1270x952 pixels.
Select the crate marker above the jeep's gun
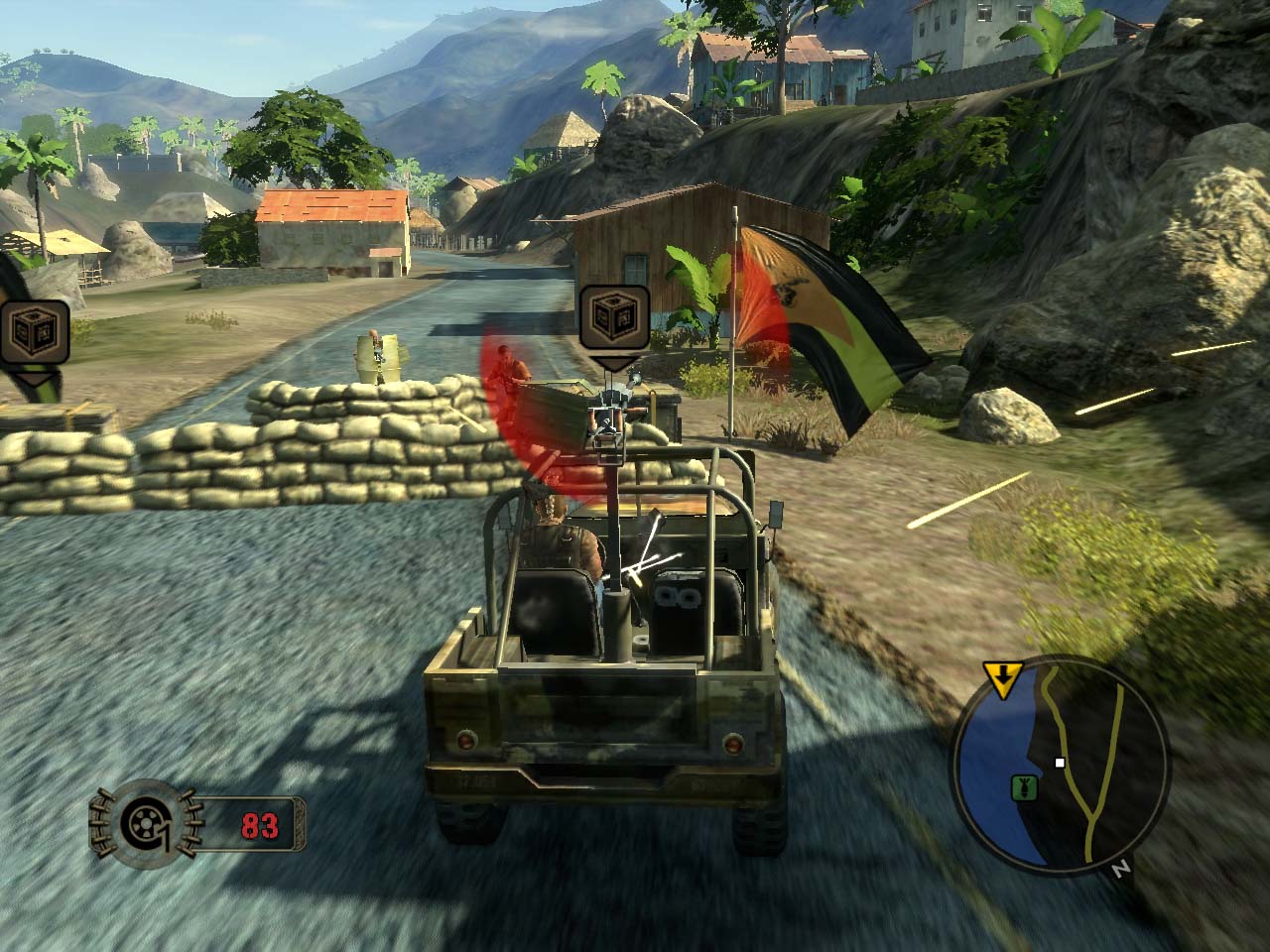tap(614, 320)
